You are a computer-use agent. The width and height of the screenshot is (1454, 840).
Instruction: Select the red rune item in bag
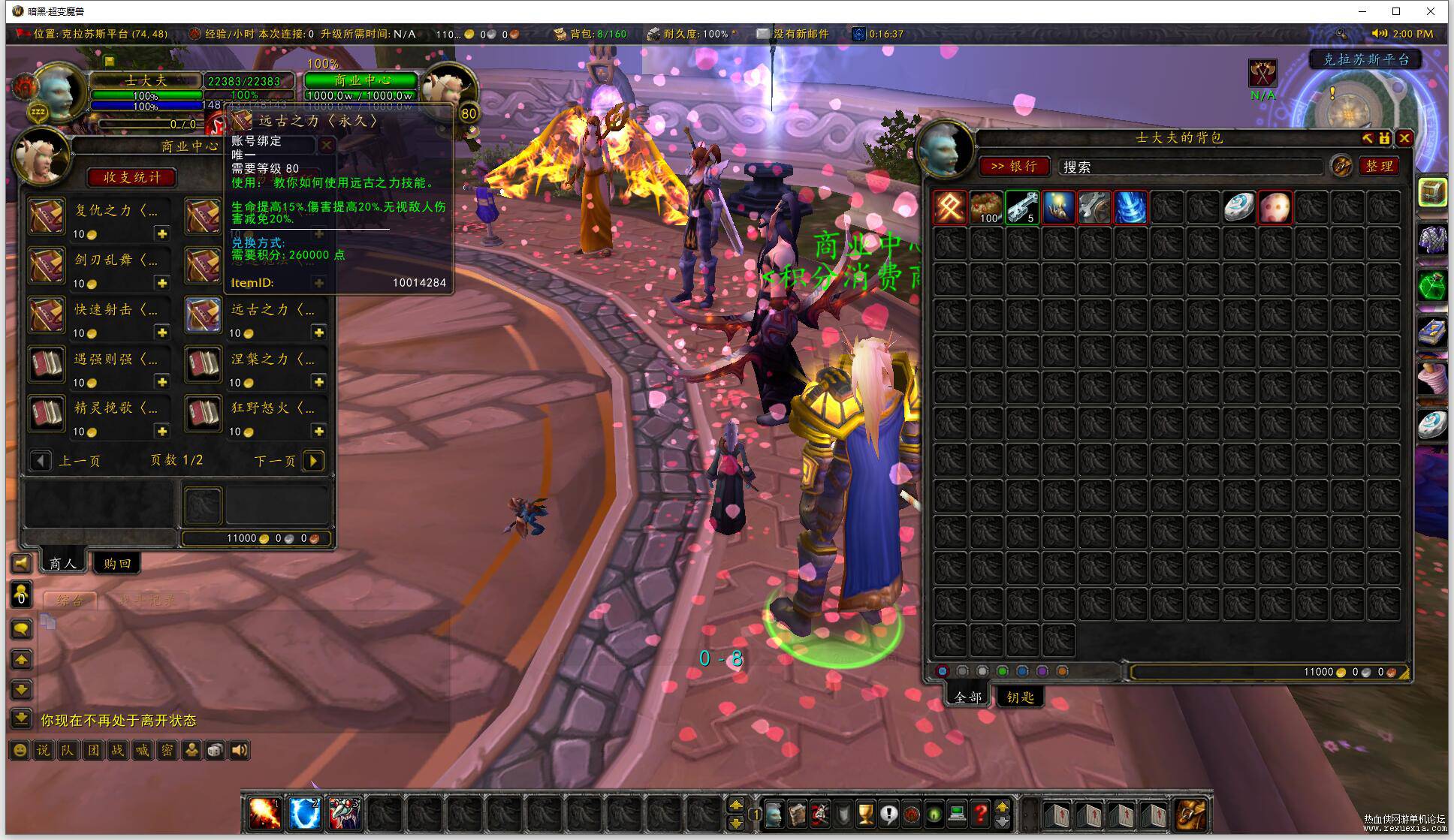tap(950, 207)
